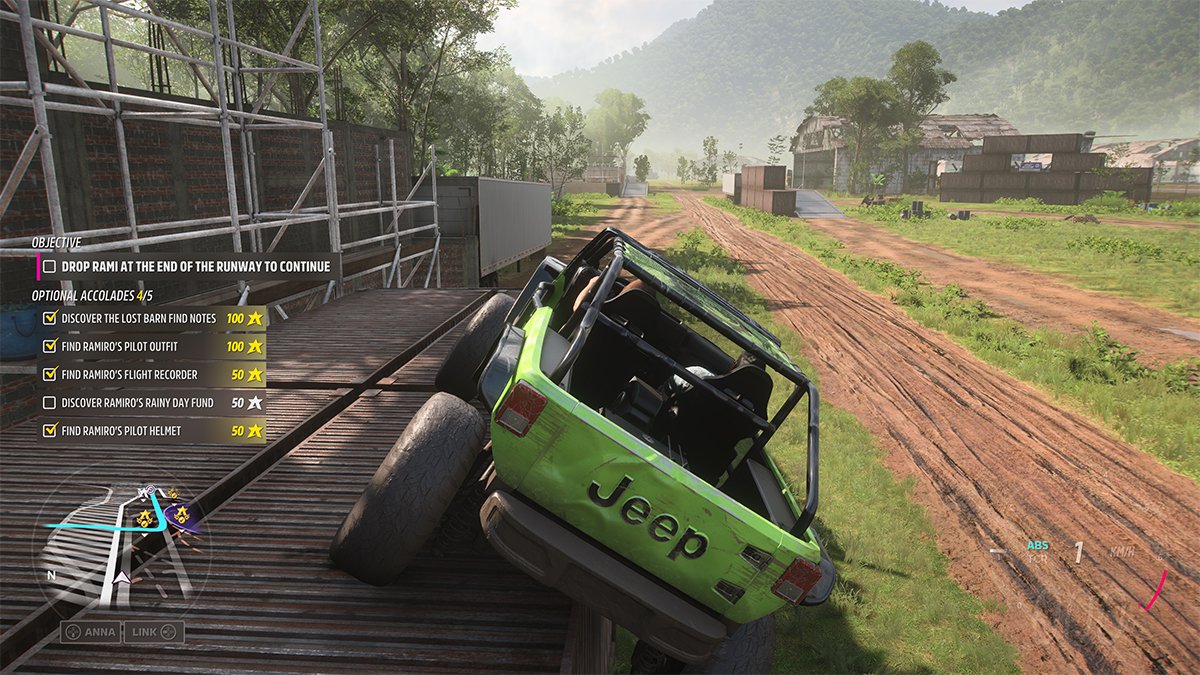Choose Find Ramiro's Flight Recorder accolade
Screen dimensions: 1200x675
click(x=129, y=374)
